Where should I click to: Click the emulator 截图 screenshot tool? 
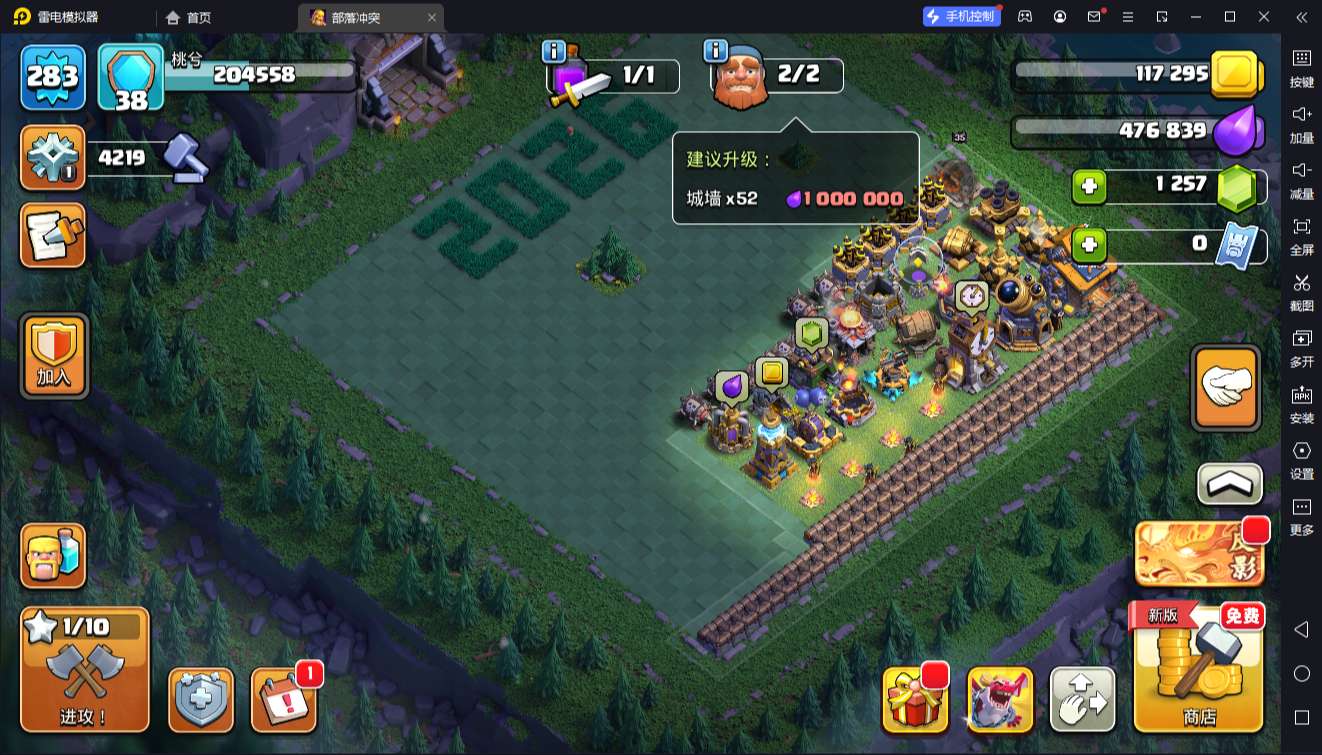tap(1301, 290)
